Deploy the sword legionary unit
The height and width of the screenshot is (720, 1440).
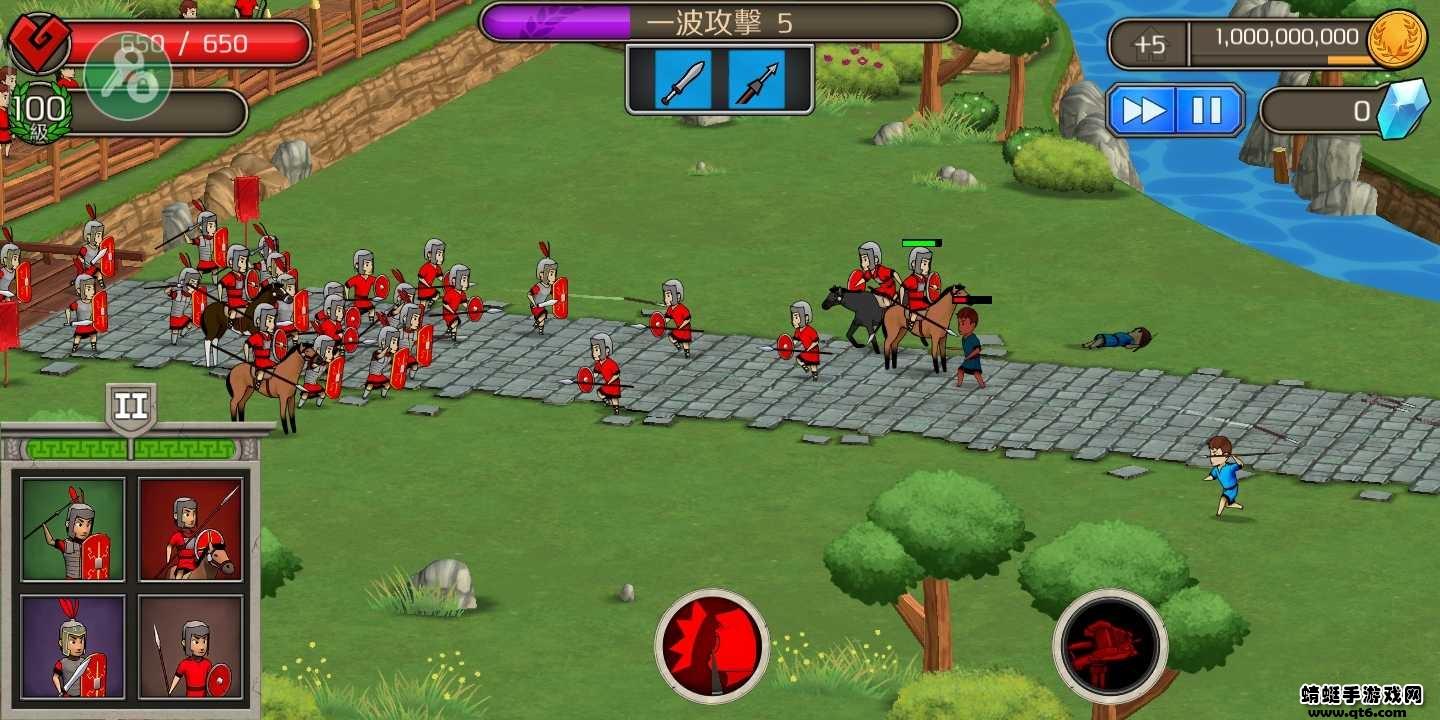click(x=71, y=648)
